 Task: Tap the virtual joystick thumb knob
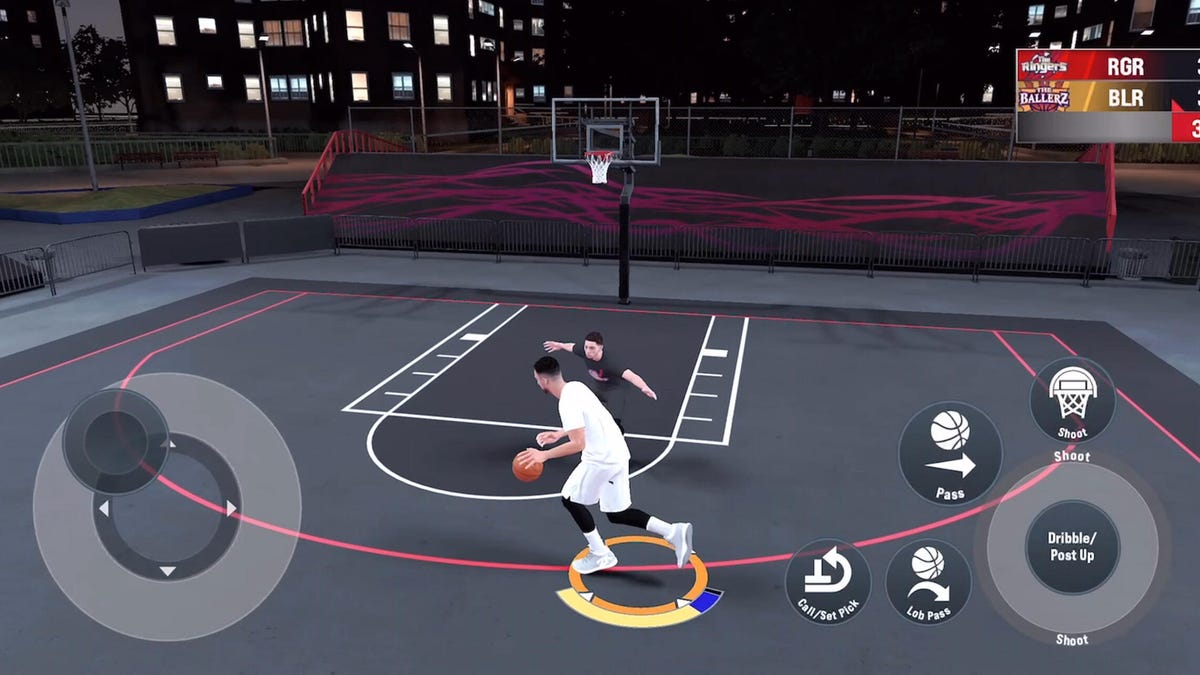click(115, 441)
